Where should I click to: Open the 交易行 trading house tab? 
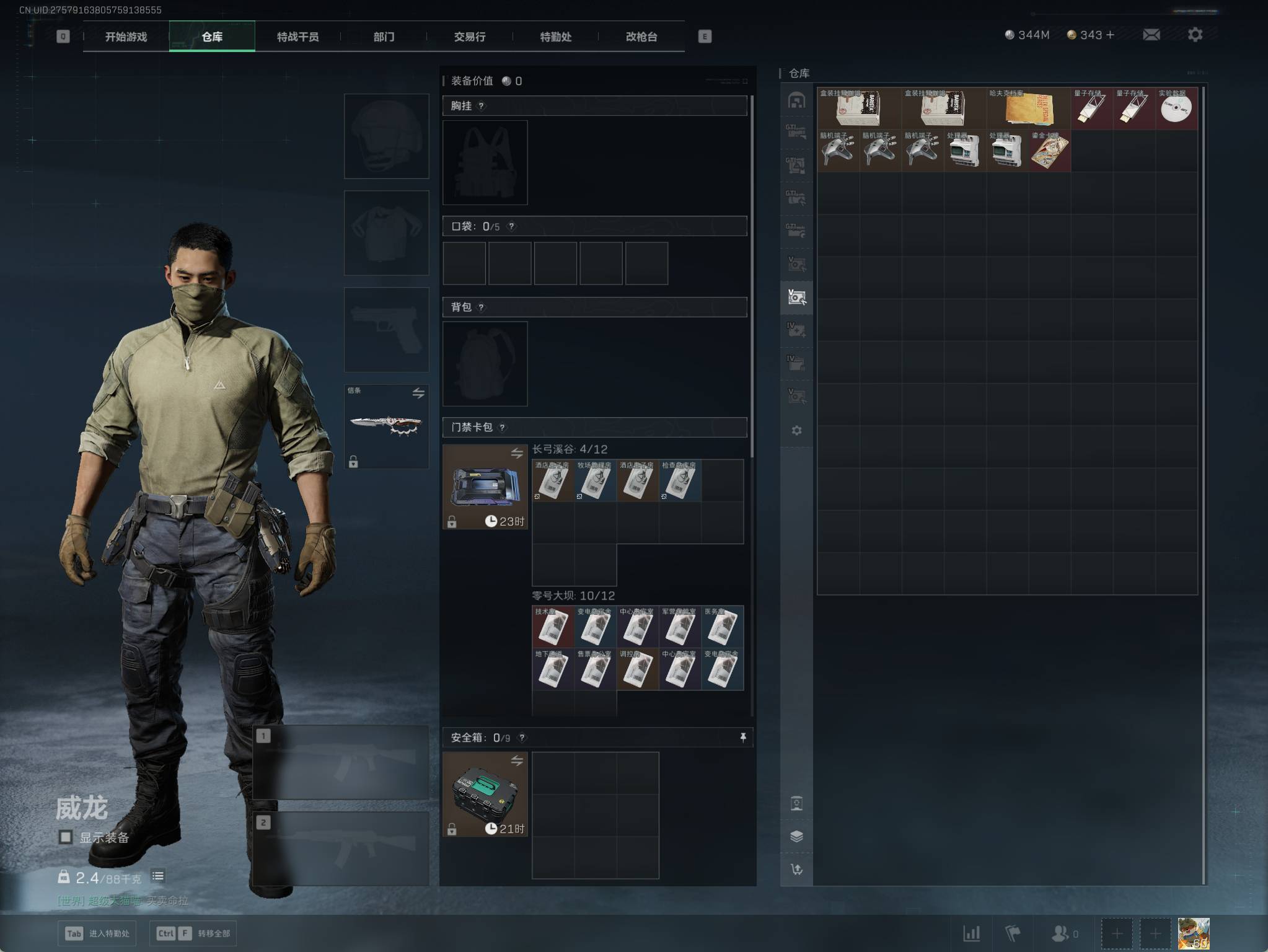point(469,37)
